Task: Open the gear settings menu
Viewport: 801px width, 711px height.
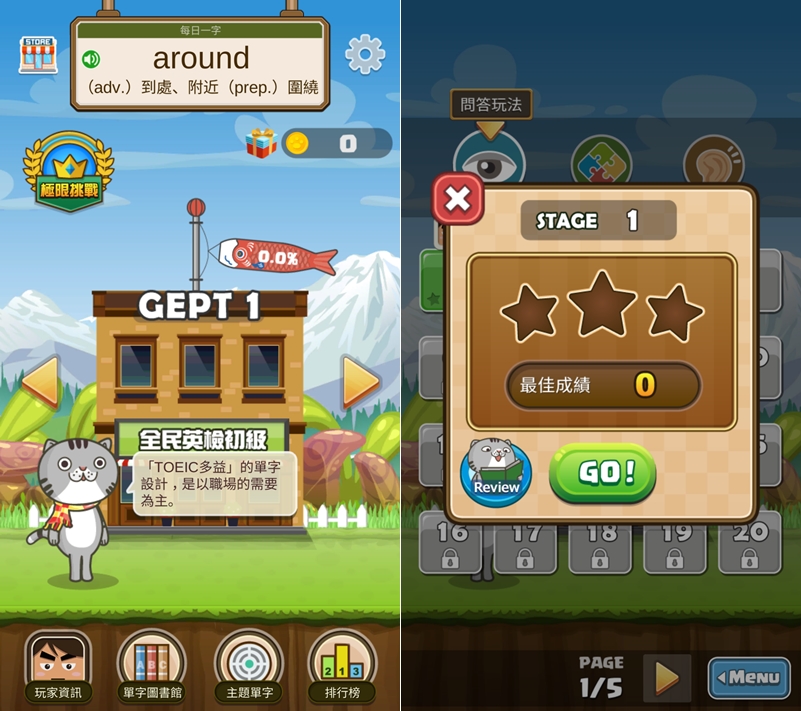Action: [365, 54]
